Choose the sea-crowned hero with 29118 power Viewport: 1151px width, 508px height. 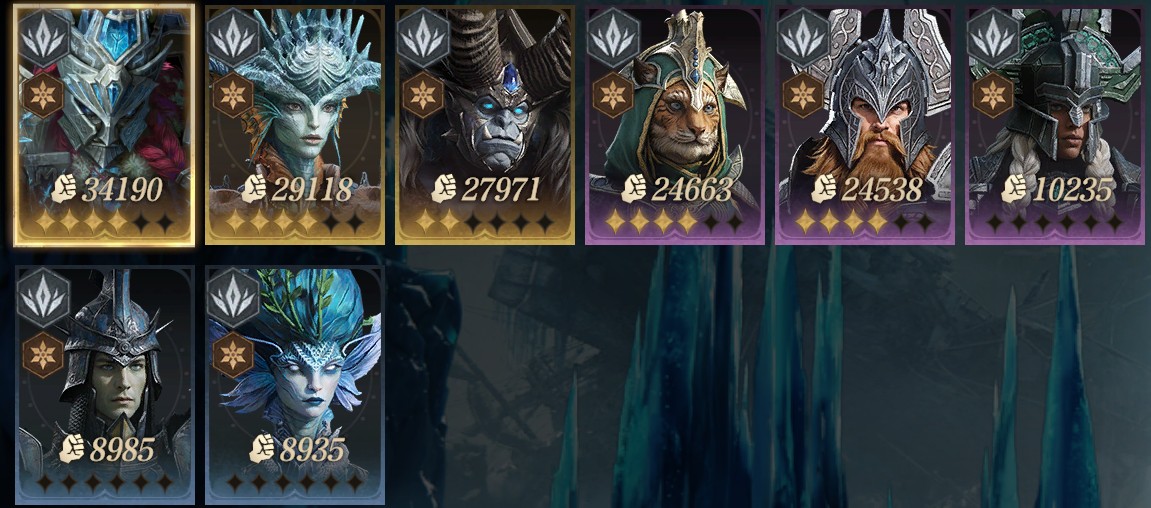pyautogui.click(x=294, y=125)
